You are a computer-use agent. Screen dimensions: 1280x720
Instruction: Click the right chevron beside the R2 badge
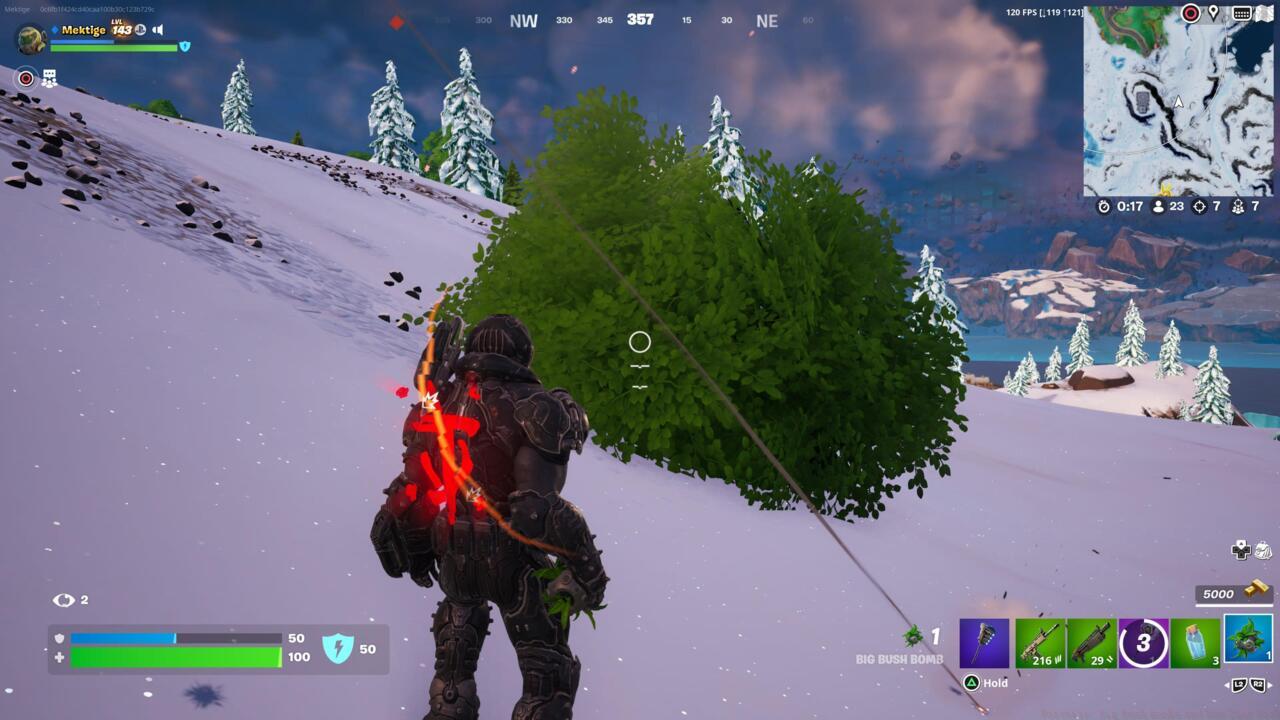1271,683
